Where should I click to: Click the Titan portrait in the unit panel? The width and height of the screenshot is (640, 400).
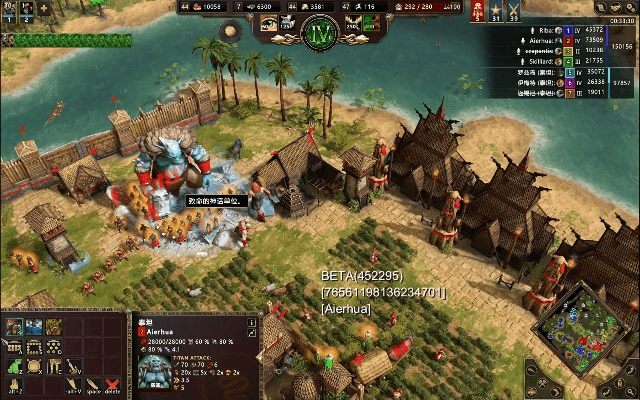coord(156,370)
